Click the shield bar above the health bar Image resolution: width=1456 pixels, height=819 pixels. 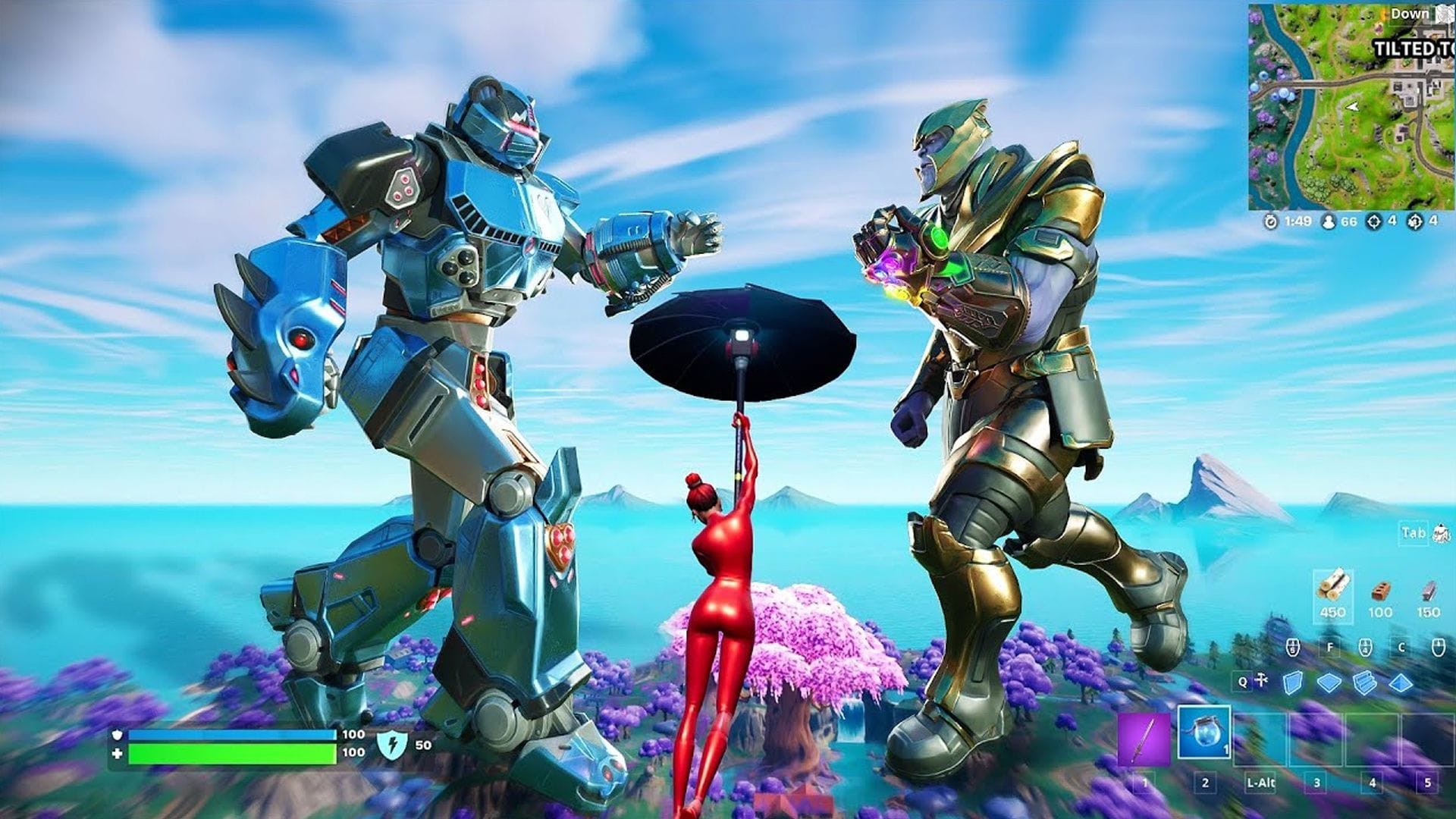[x=227, y=735]
